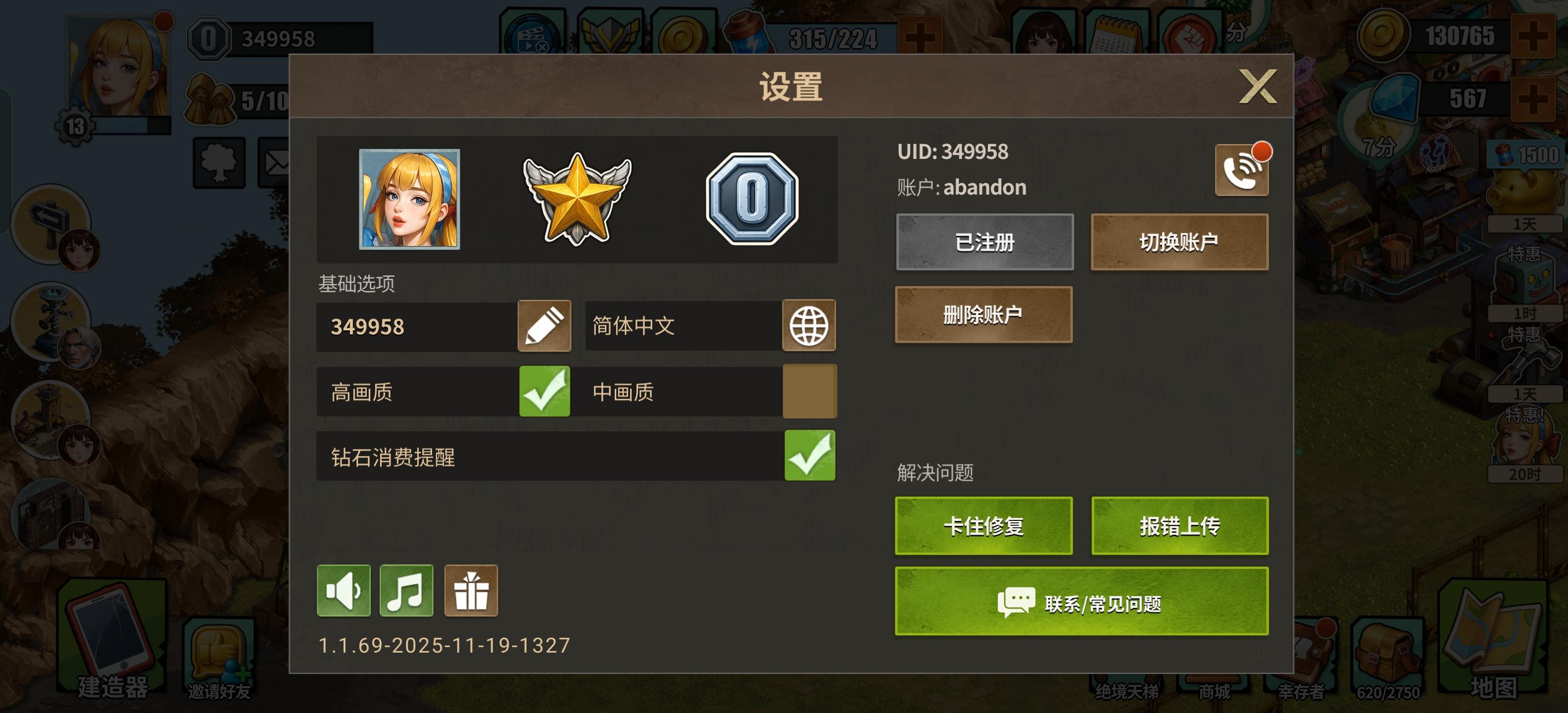Screen dimensions: 1568x713
Task: Enable 中画质 graphics quality
Action: click(x=810, y=392)
